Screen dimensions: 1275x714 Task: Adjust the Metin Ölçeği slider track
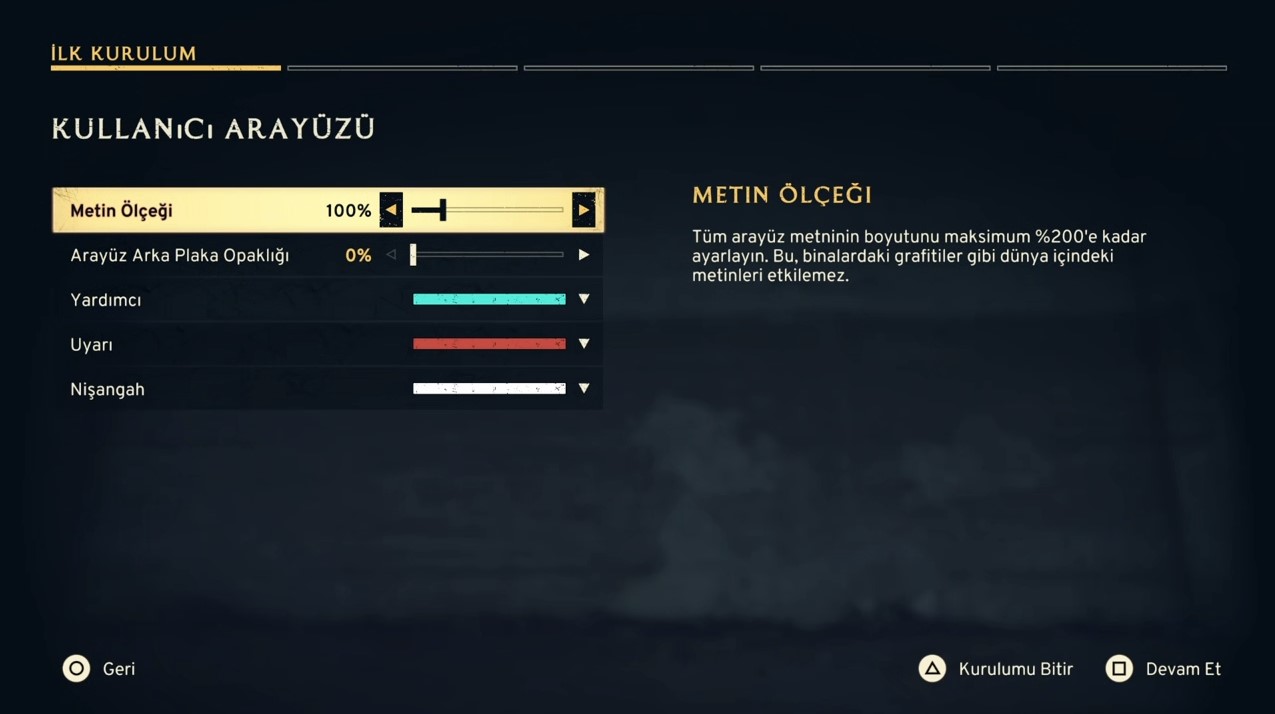pyautogui.click(x=488, y=211)
